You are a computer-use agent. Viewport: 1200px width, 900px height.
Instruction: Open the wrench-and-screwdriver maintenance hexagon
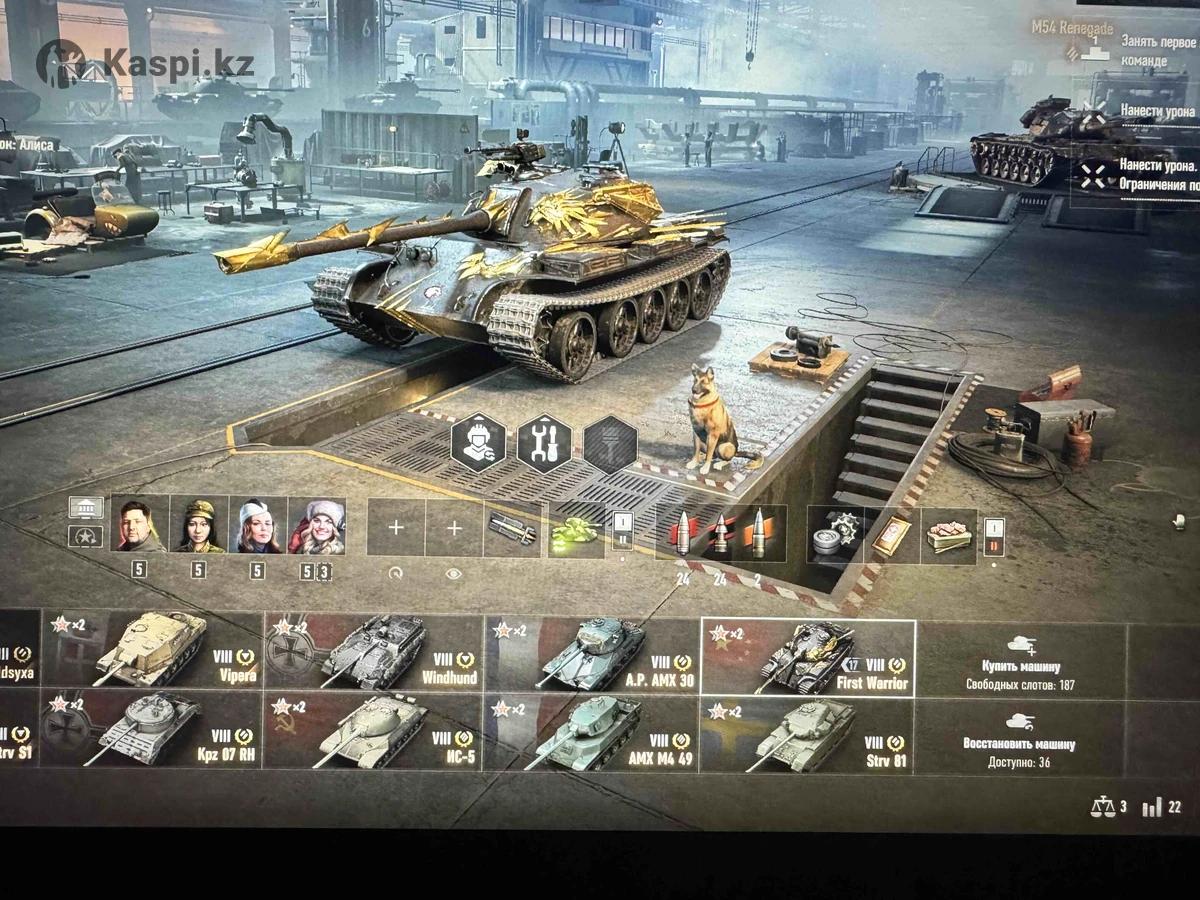[544, 443]
